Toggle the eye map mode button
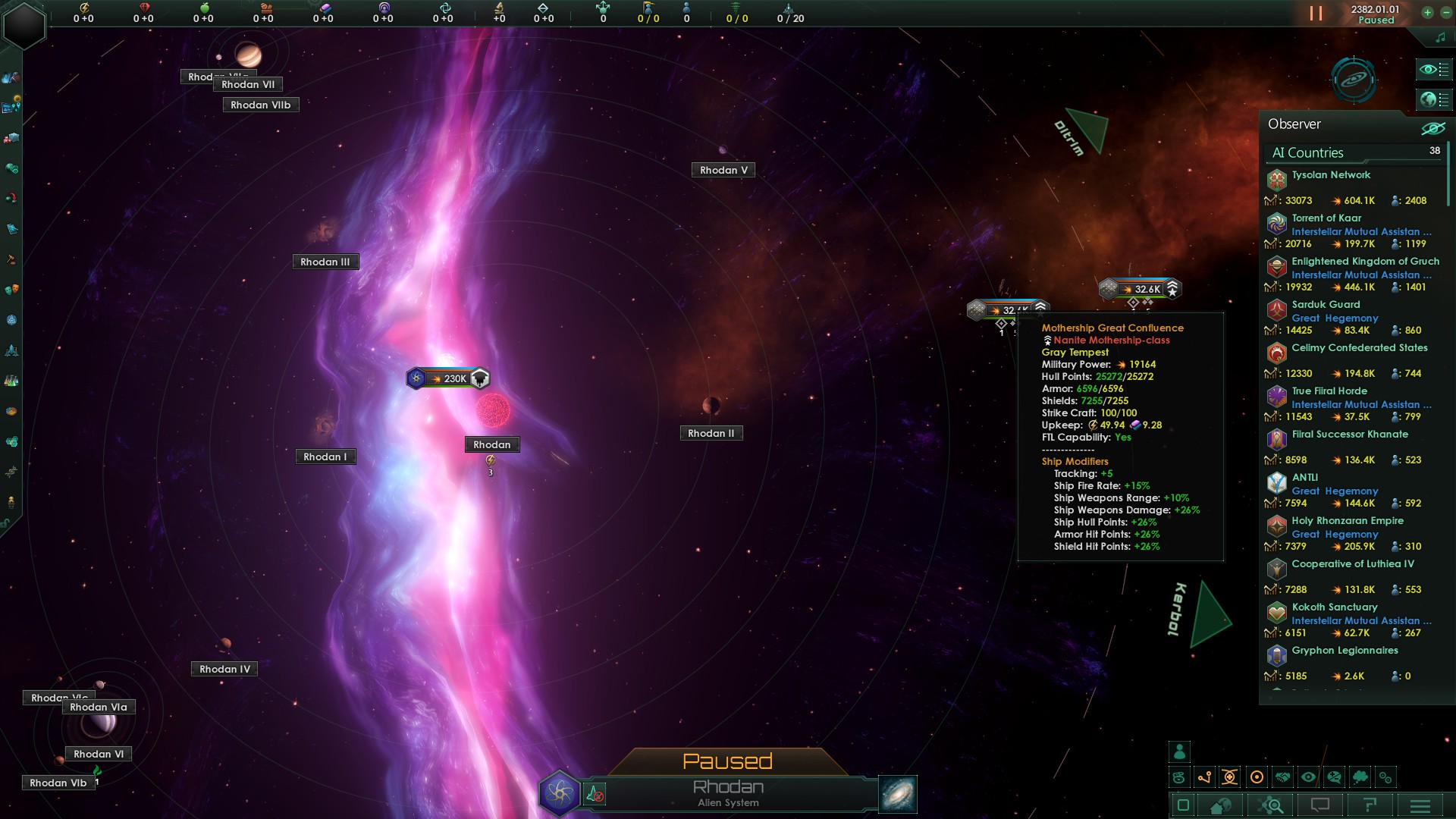 point(1308,777)
